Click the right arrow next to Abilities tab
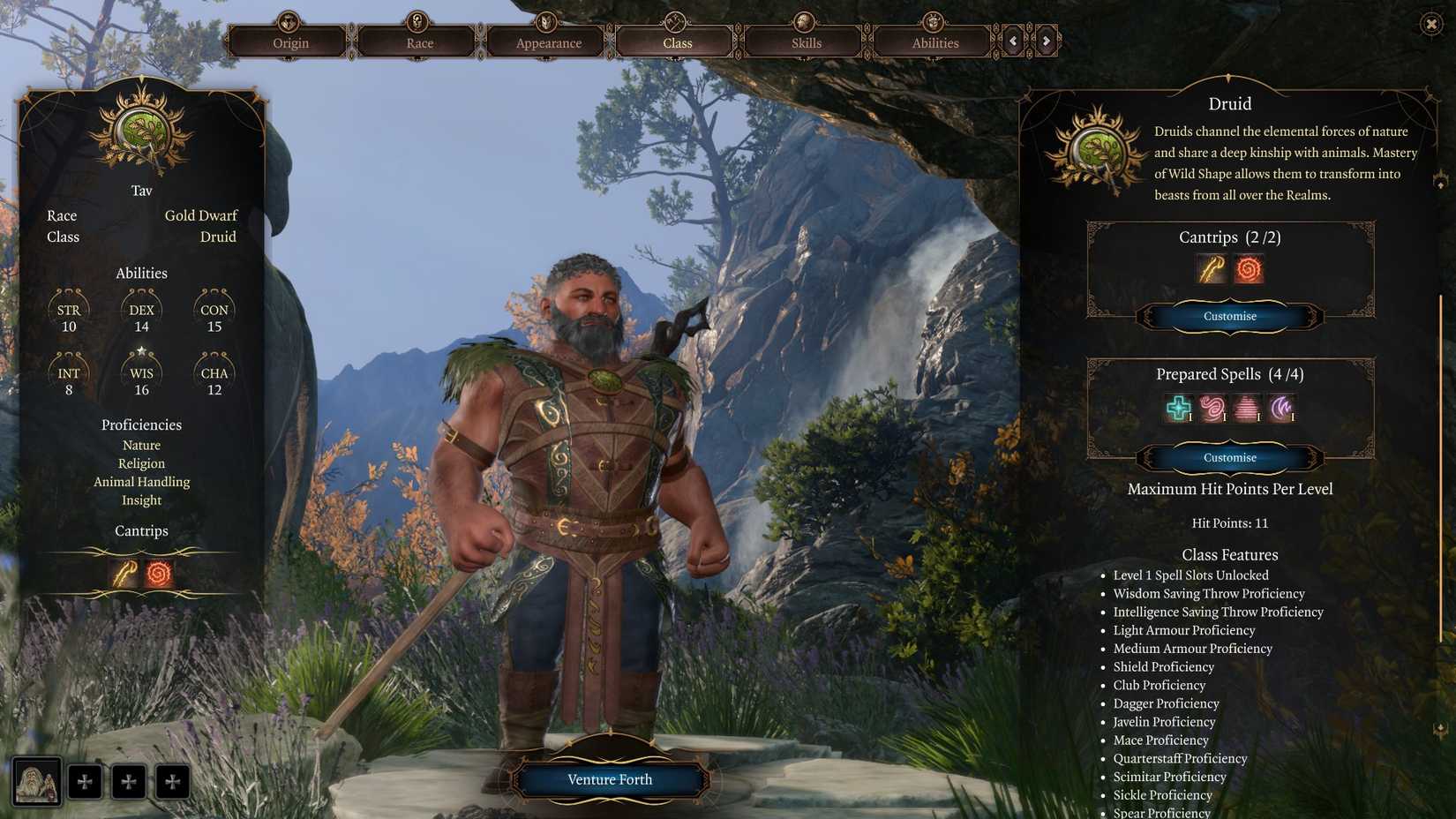Screen dimensions: 1456x819 pos(1047,41)
